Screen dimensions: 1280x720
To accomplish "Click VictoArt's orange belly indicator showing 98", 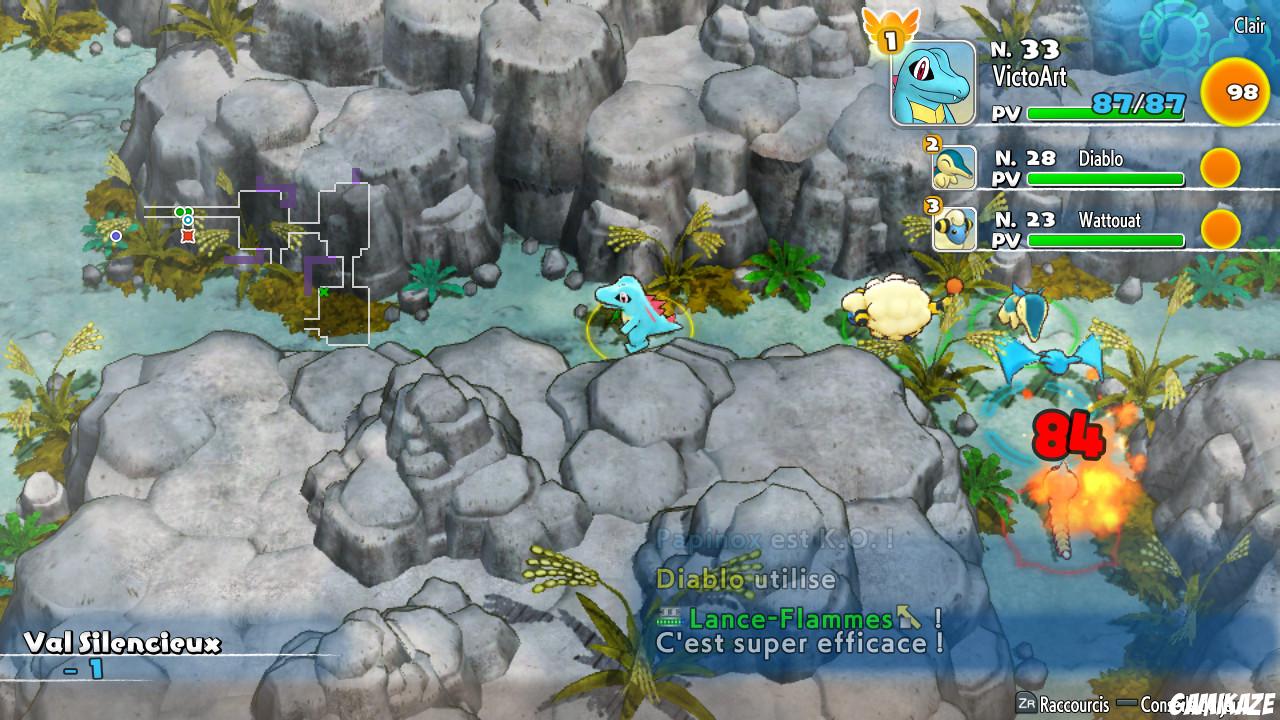I will point(1237,92).
